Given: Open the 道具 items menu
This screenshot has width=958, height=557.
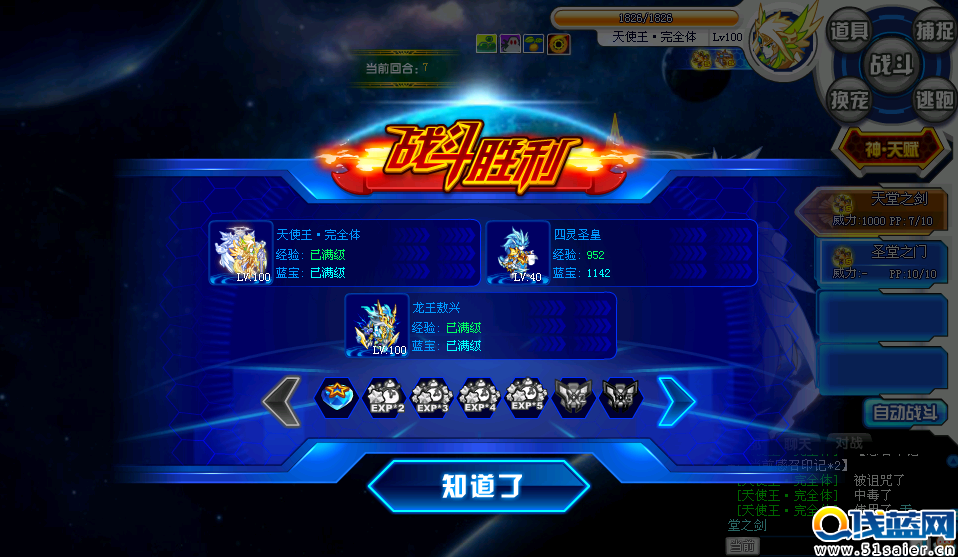Looking at the screenshot, I should [x=849, y=31].
